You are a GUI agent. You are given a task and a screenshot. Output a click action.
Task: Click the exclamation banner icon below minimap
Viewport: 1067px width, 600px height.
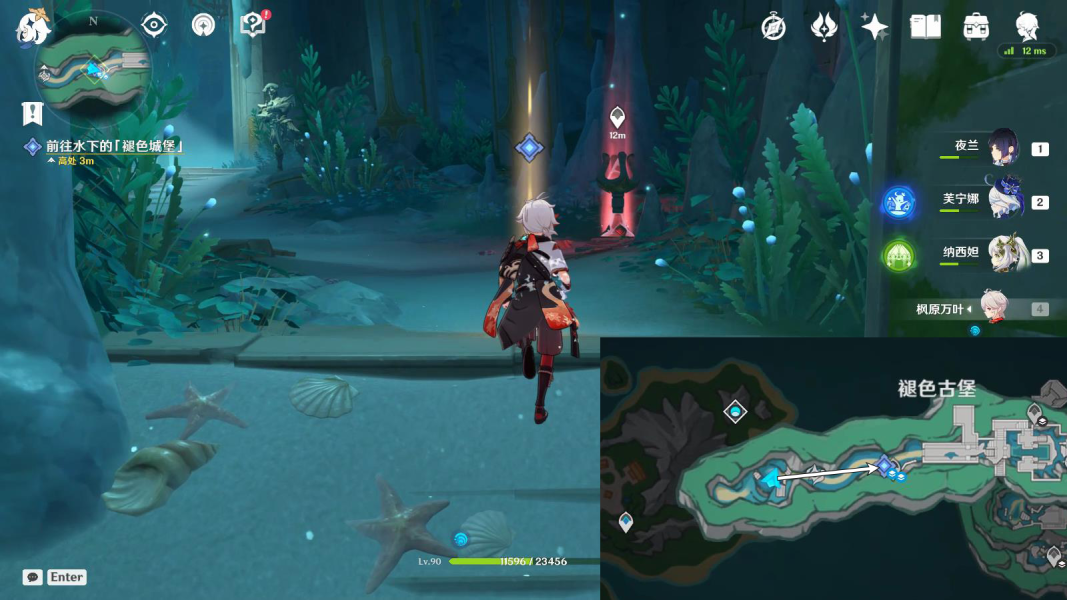coord(33,114)
